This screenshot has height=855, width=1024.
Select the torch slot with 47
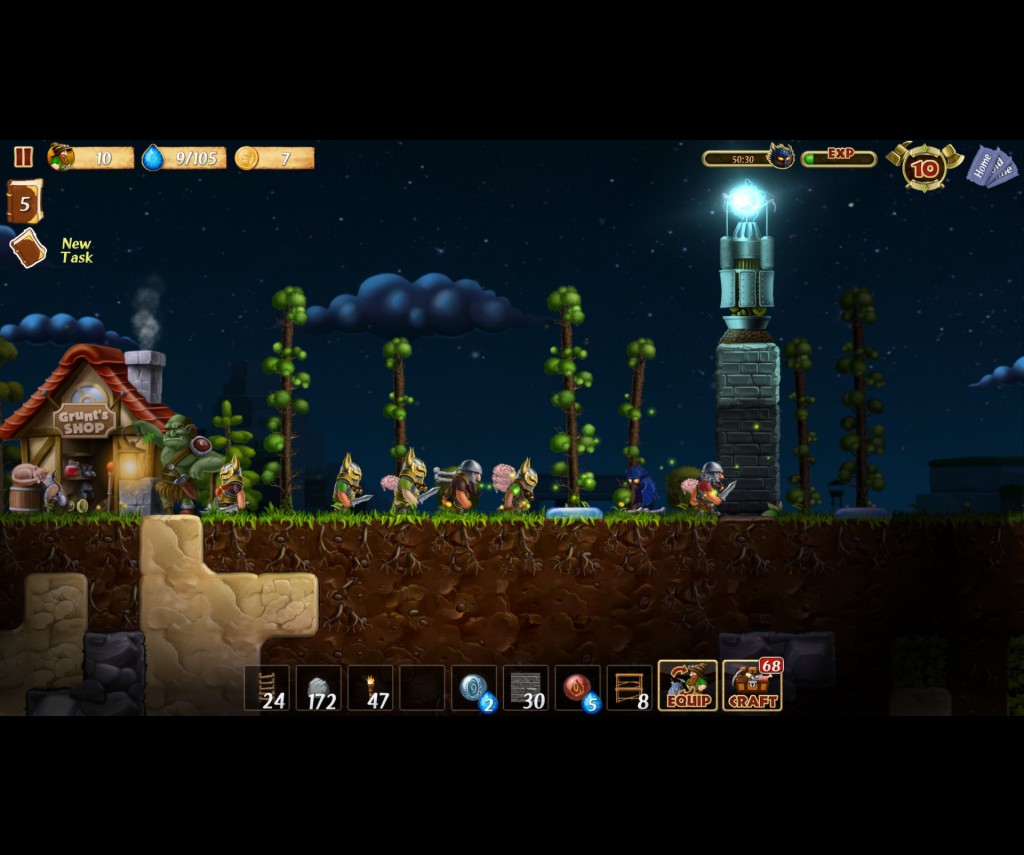point(371,688)
